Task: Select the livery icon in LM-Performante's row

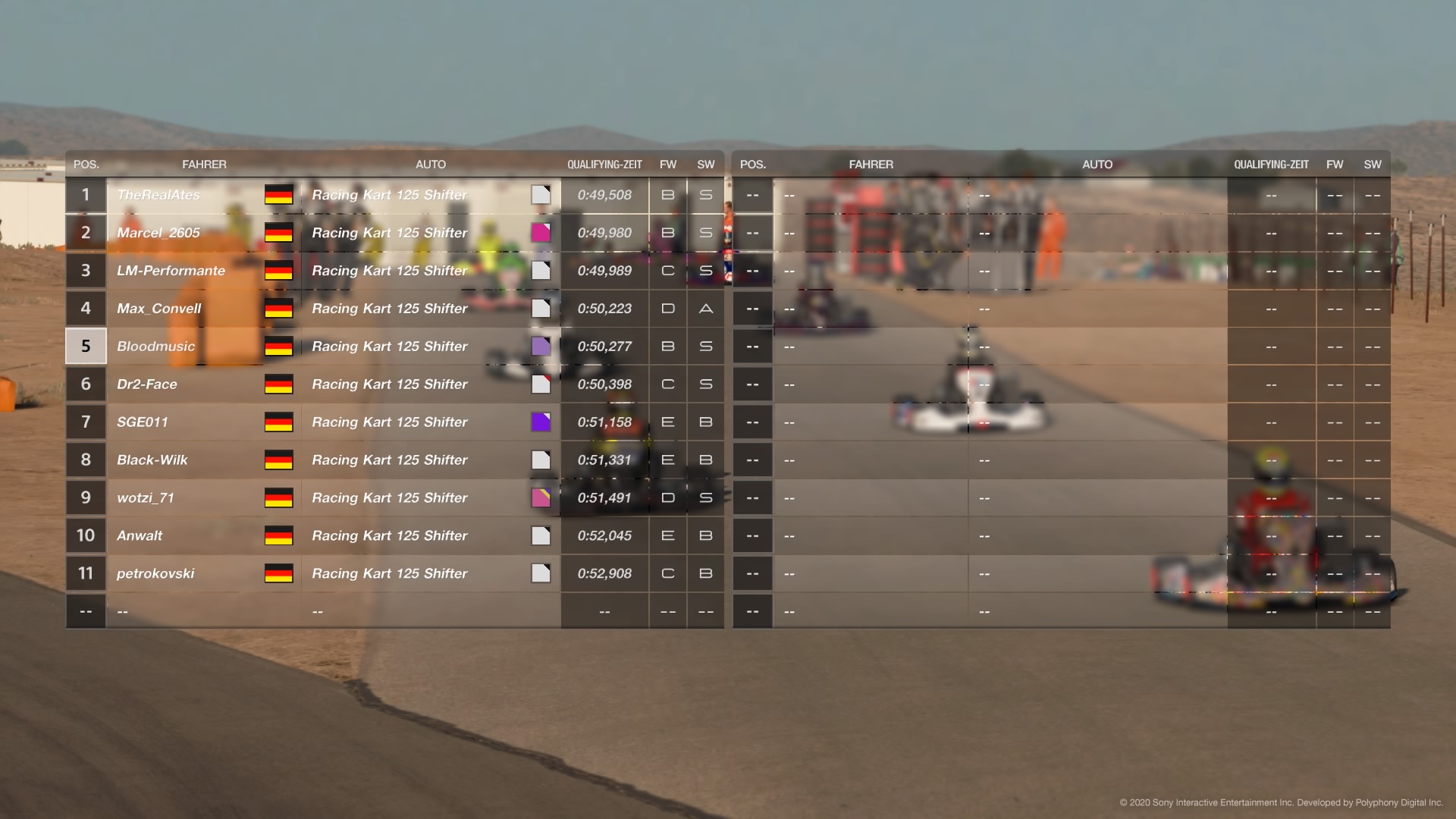Action: click(541, 271)
